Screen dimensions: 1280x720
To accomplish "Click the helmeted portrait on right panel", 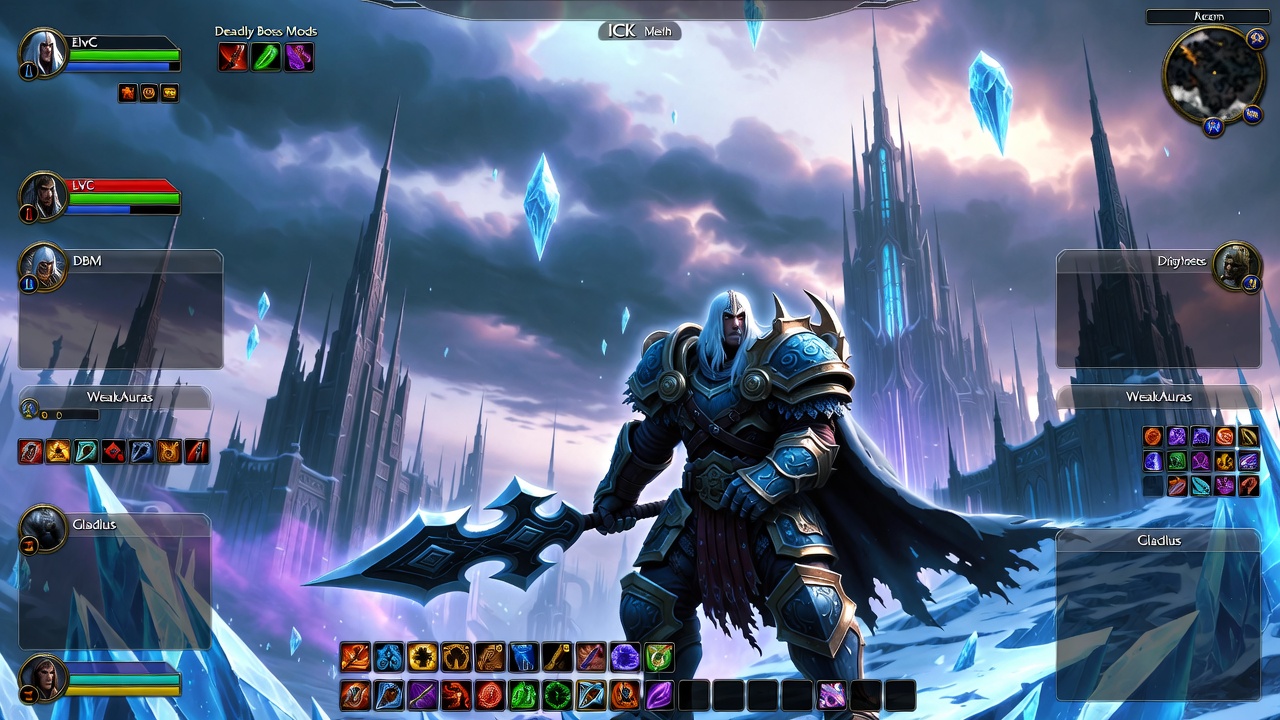I will point(1236,266).
